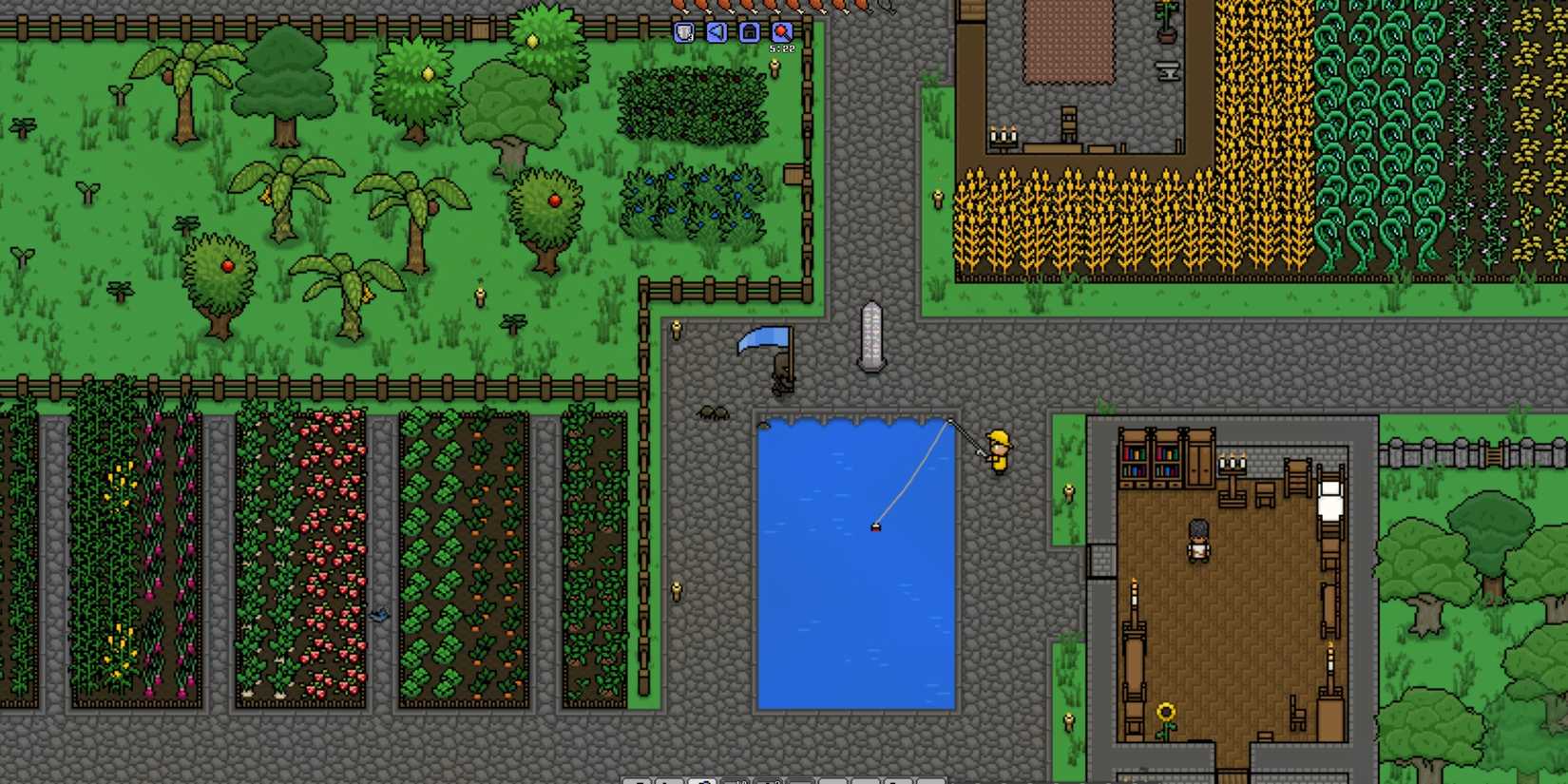The image size is (1568, 784).
Task: Select the third hotbar slot at the bottom
Action: click(x=703, y=781)
